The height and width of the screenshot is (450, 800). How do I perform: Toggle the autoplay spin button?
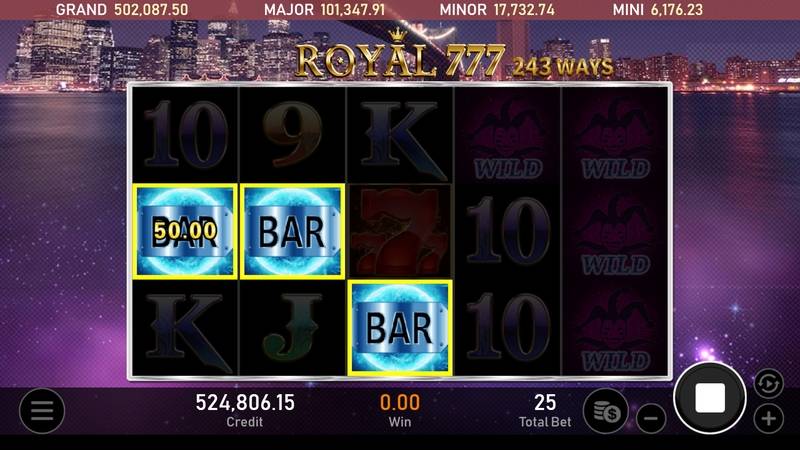click(766, 382)
